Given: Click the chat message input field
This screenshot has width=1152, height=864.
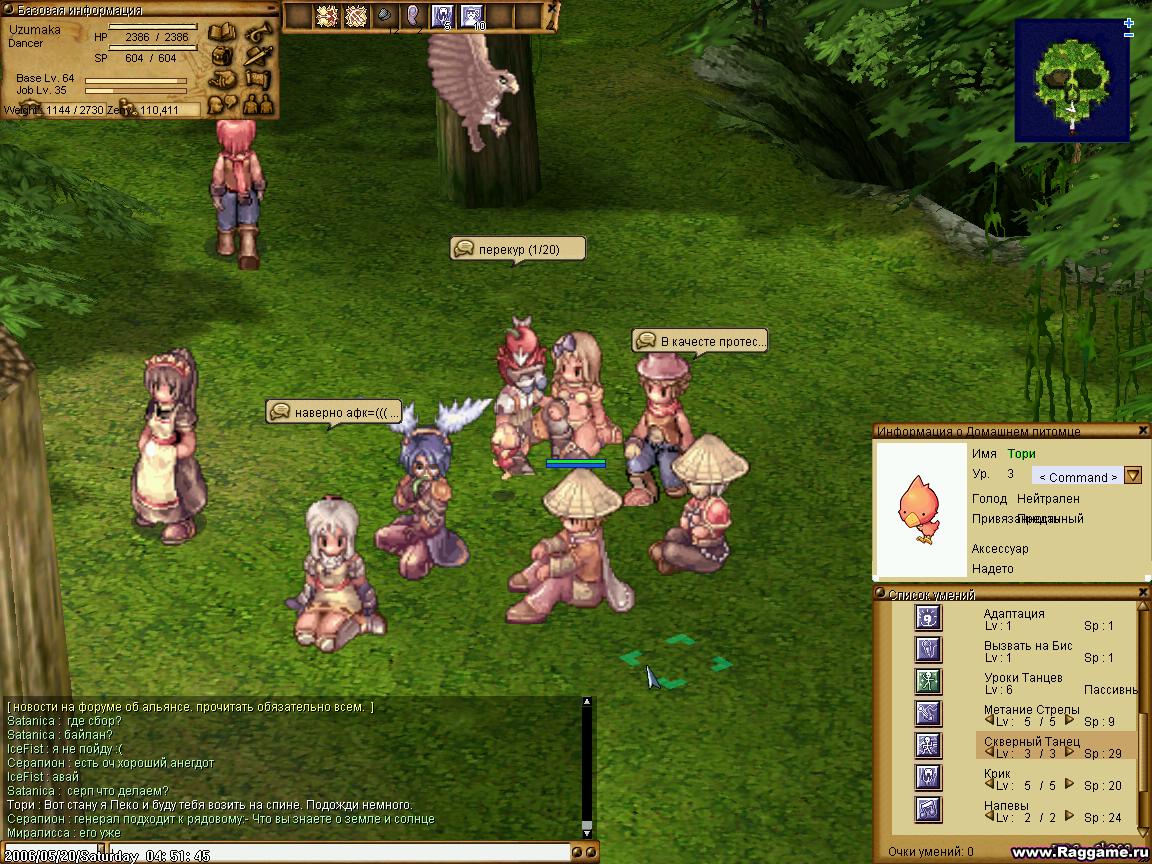Looking at the screenshot, I should [x=290, y=853].
